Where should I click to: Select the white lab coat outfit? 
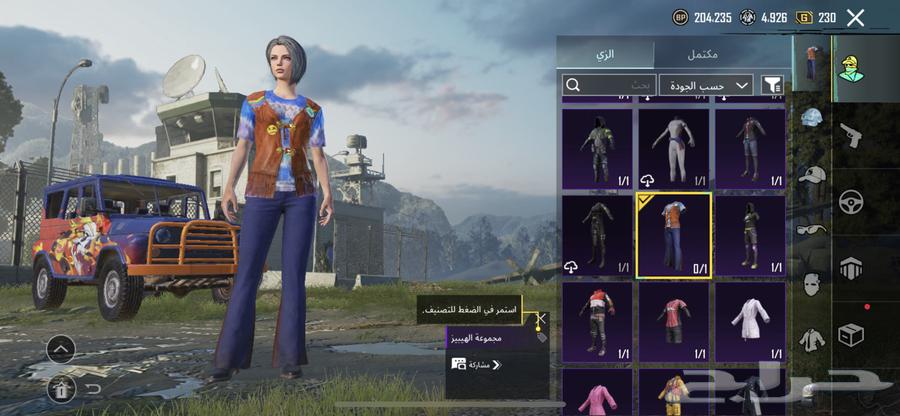click(749, 322)
